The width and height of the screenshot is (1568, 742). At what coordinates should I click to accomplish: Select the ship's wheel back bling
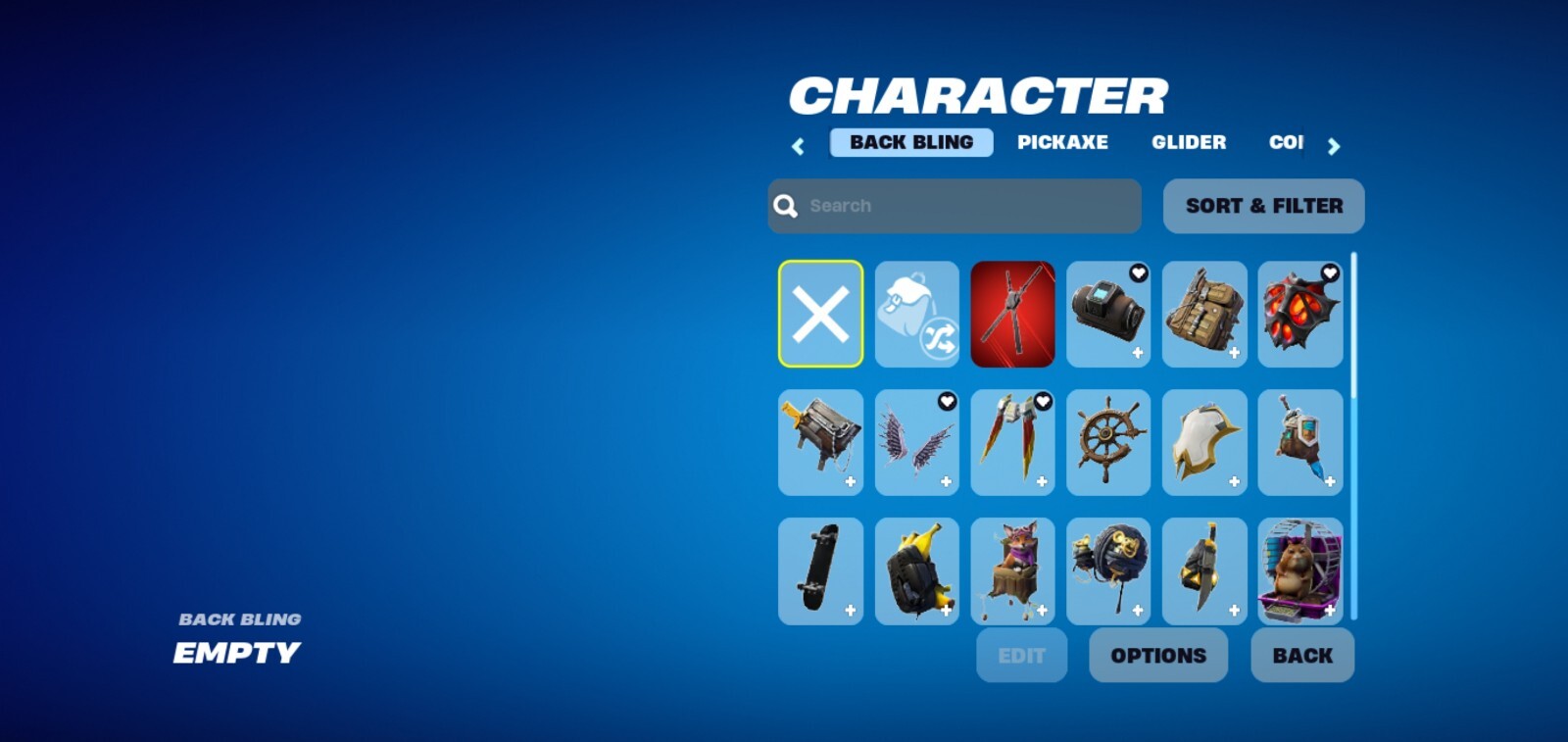coord(1108,443)
